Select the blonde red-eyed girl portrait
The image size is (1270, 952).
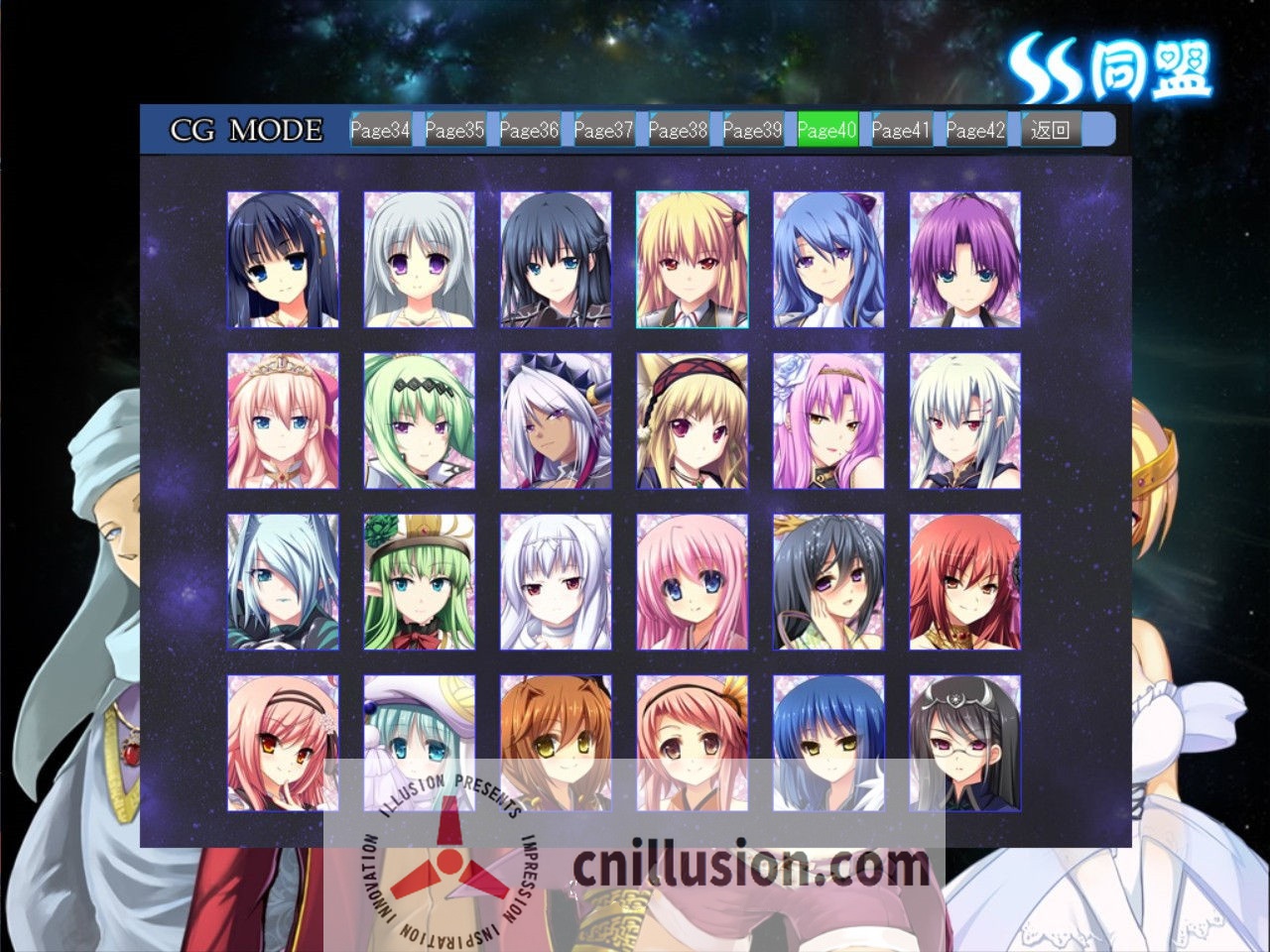click(692, 260)
